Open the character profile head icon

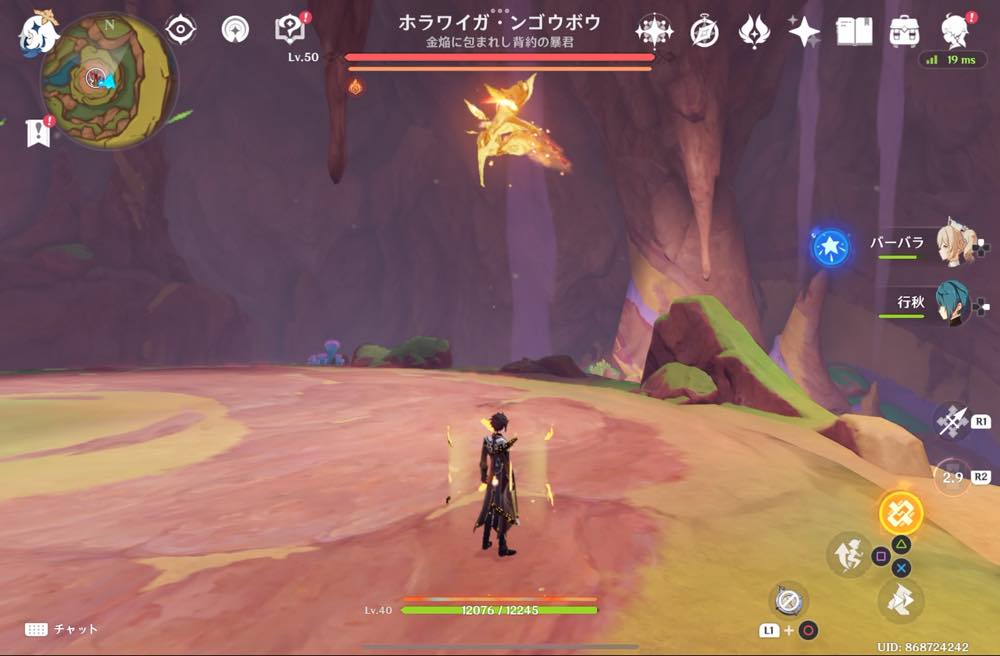[955, 32]
